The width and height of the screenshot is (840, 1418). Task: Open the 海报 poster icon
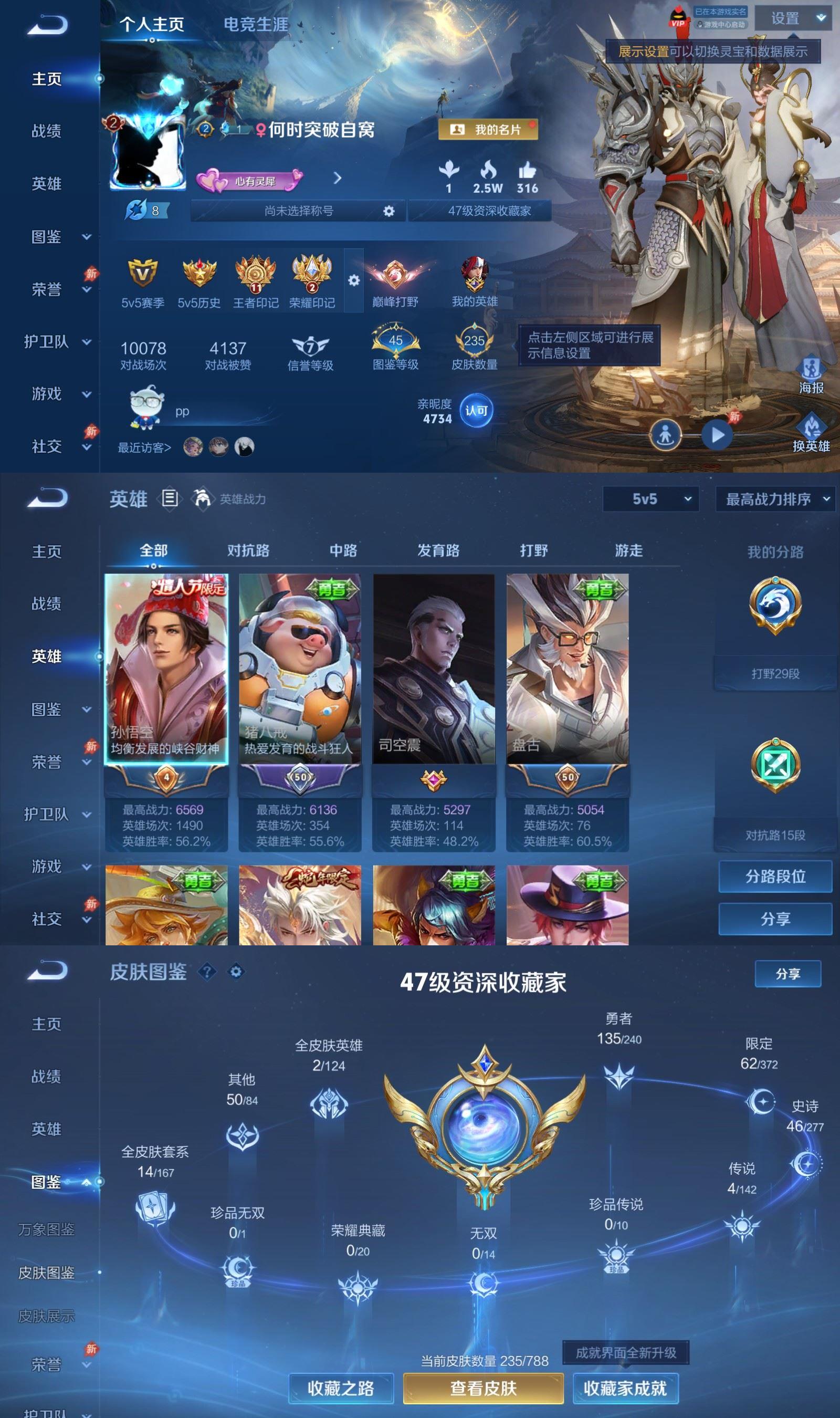click(811, 376)
